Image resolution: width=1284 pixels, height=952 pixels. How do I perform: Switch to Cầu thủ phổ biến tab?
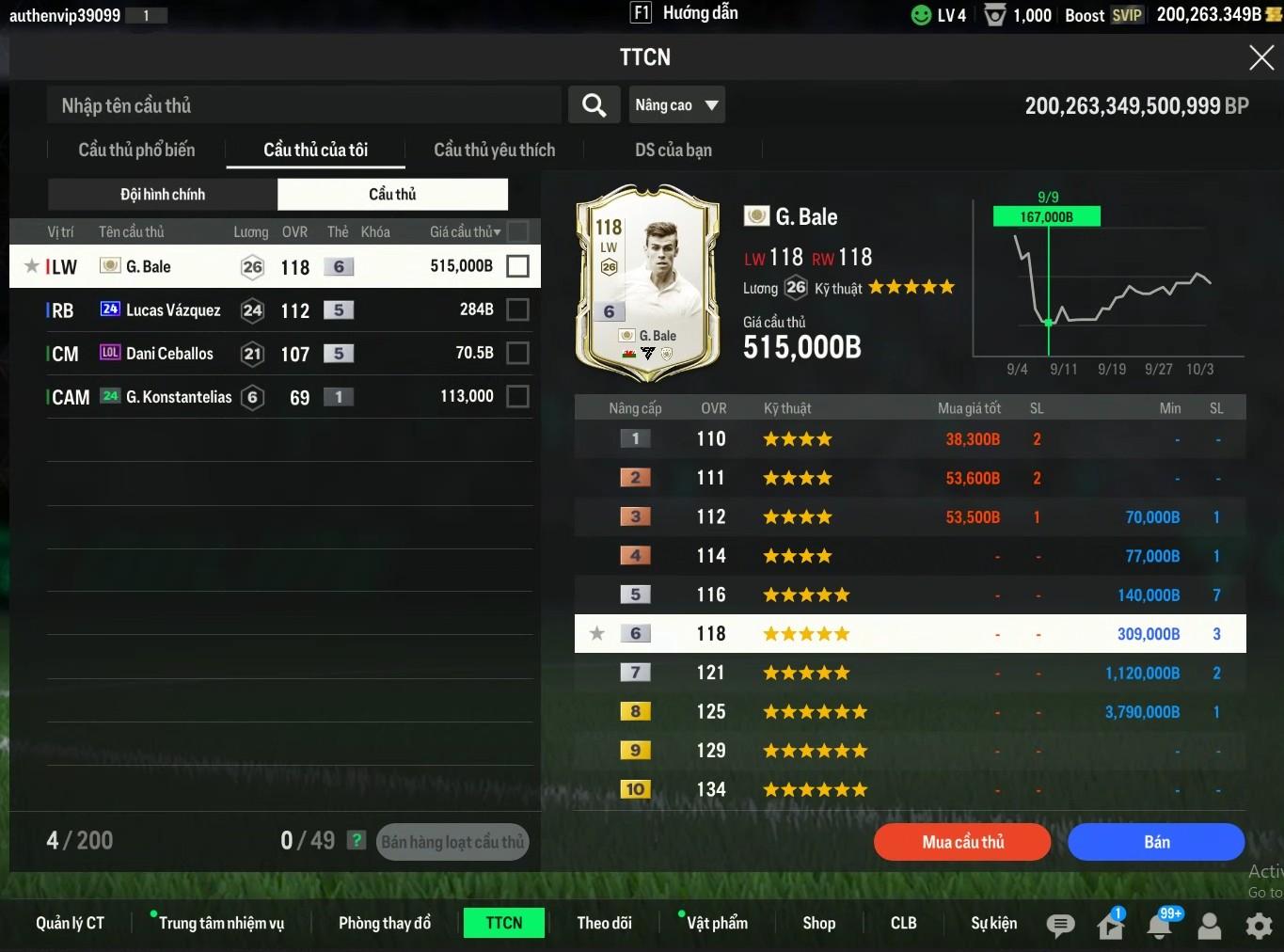pyautogui.click(x=136, y=151)
